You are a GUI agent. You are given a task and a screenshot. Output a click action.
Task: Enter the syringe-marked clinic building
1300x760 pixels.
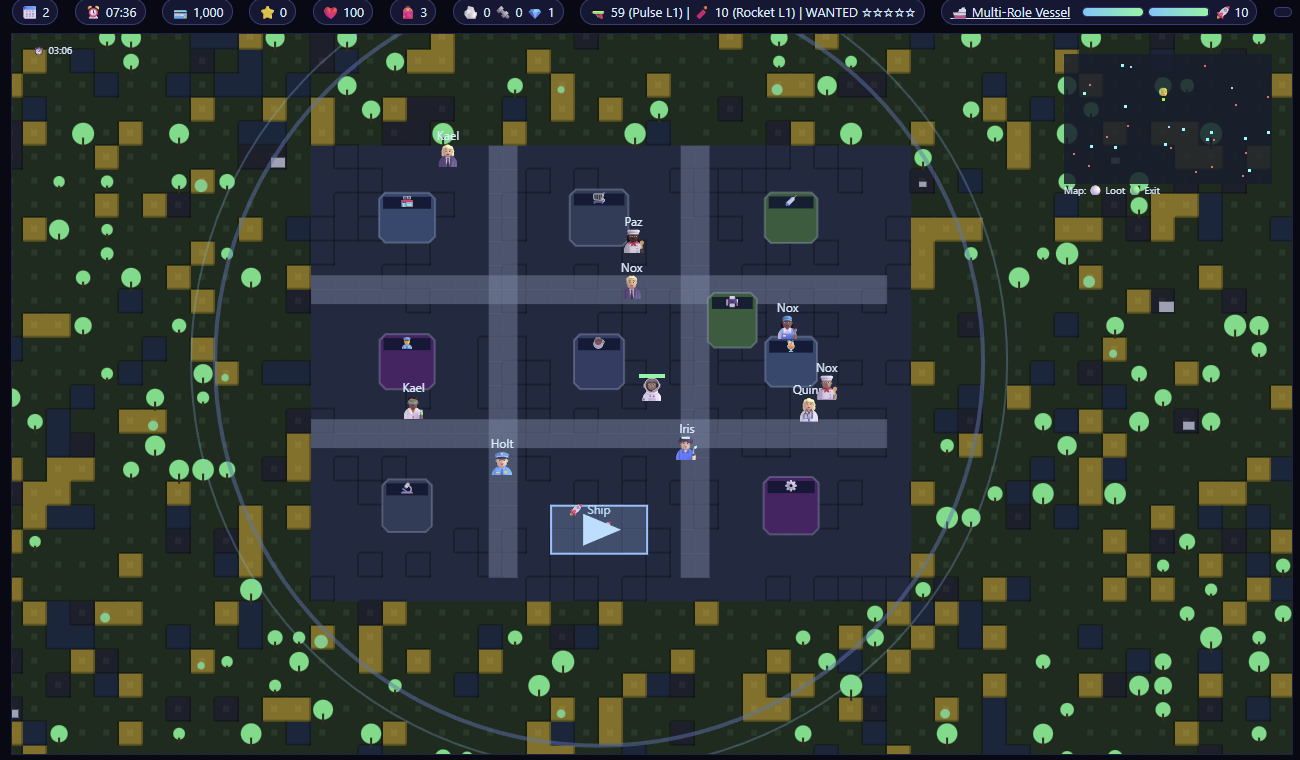(x=791, y=201)
